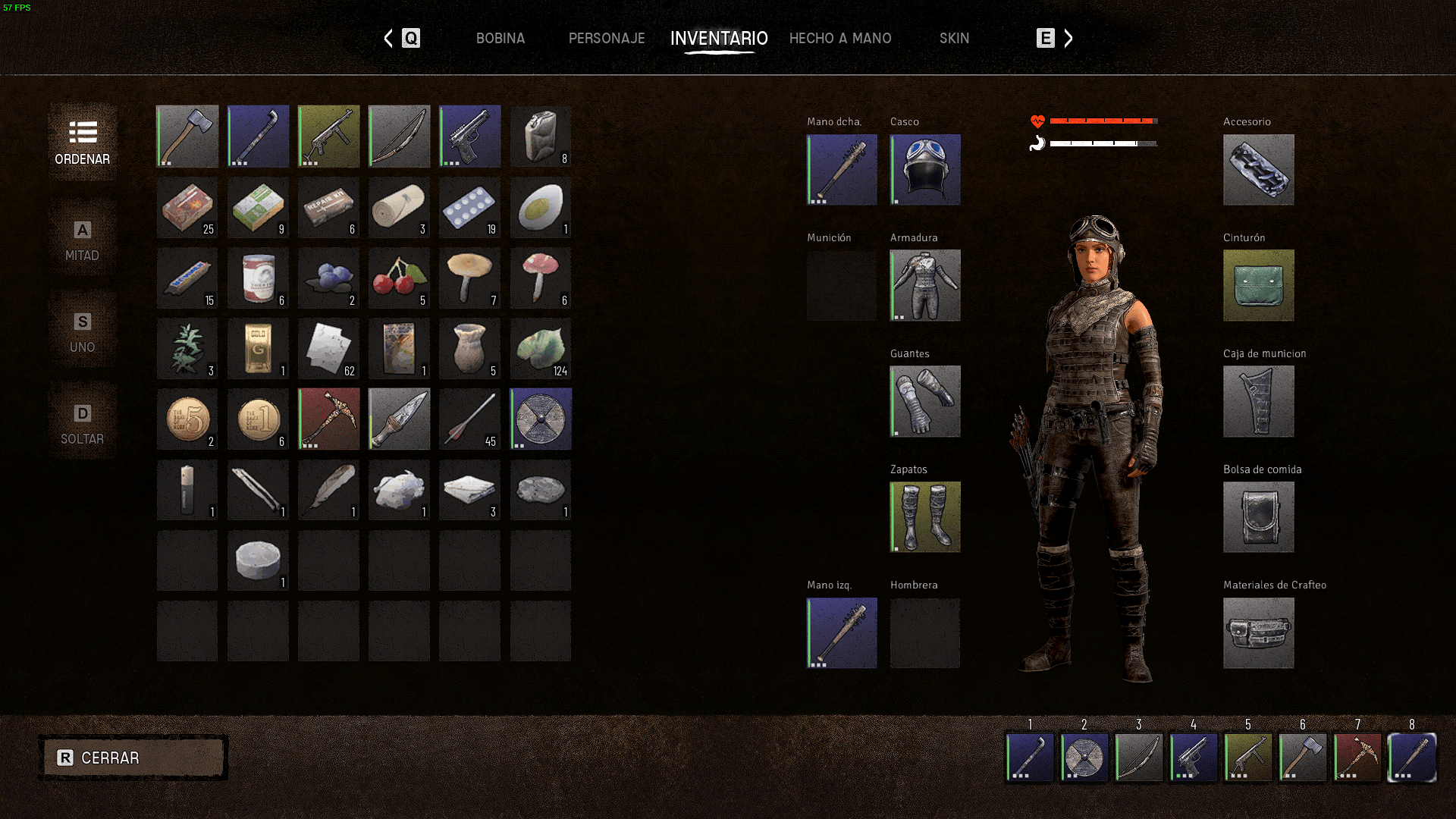Select the equipped goggle helmet in Casco
The image size is (1456, 819).
(925, 170)
